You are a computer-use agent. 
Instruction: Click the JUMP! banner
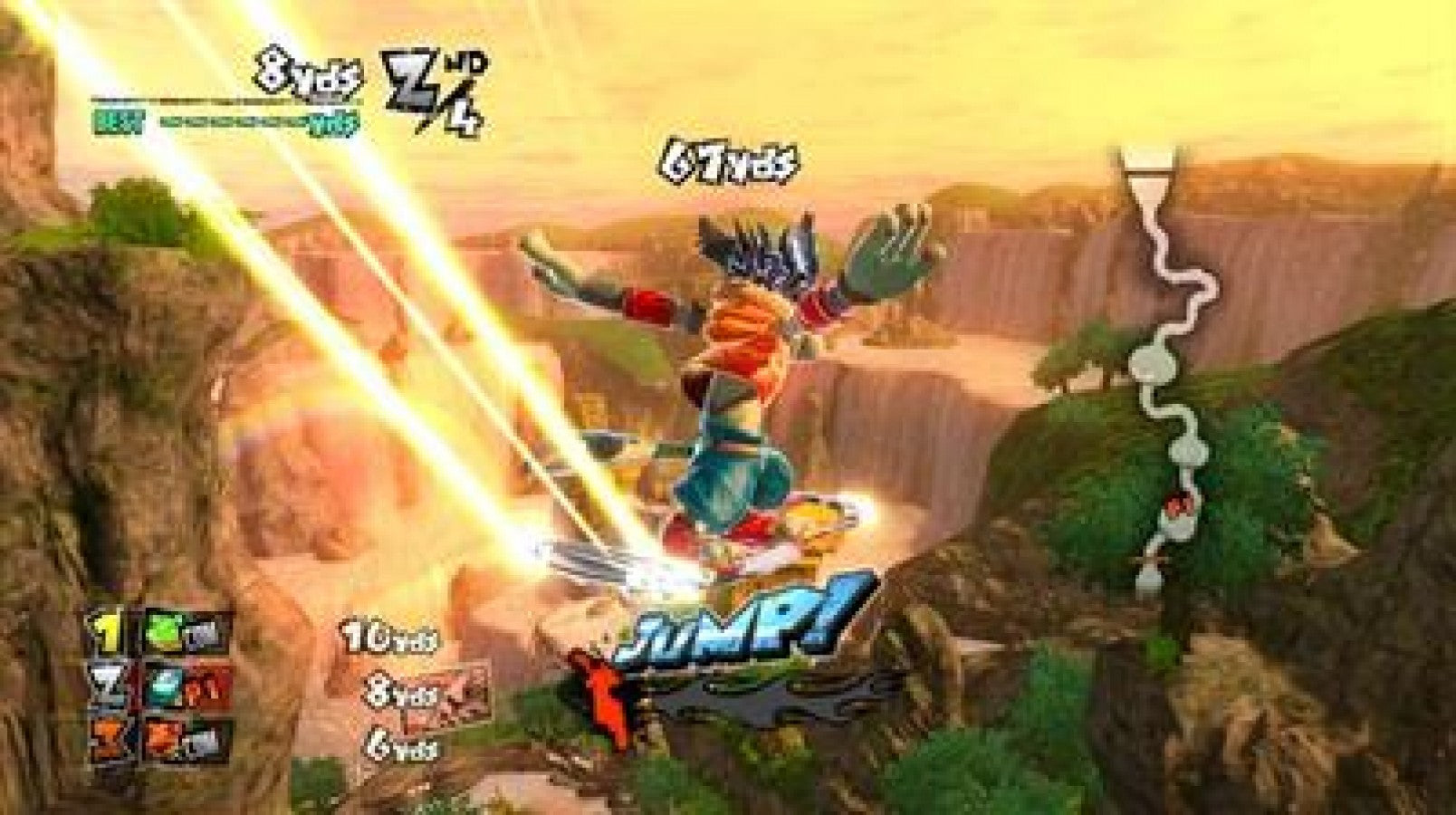tap(742, 625)
